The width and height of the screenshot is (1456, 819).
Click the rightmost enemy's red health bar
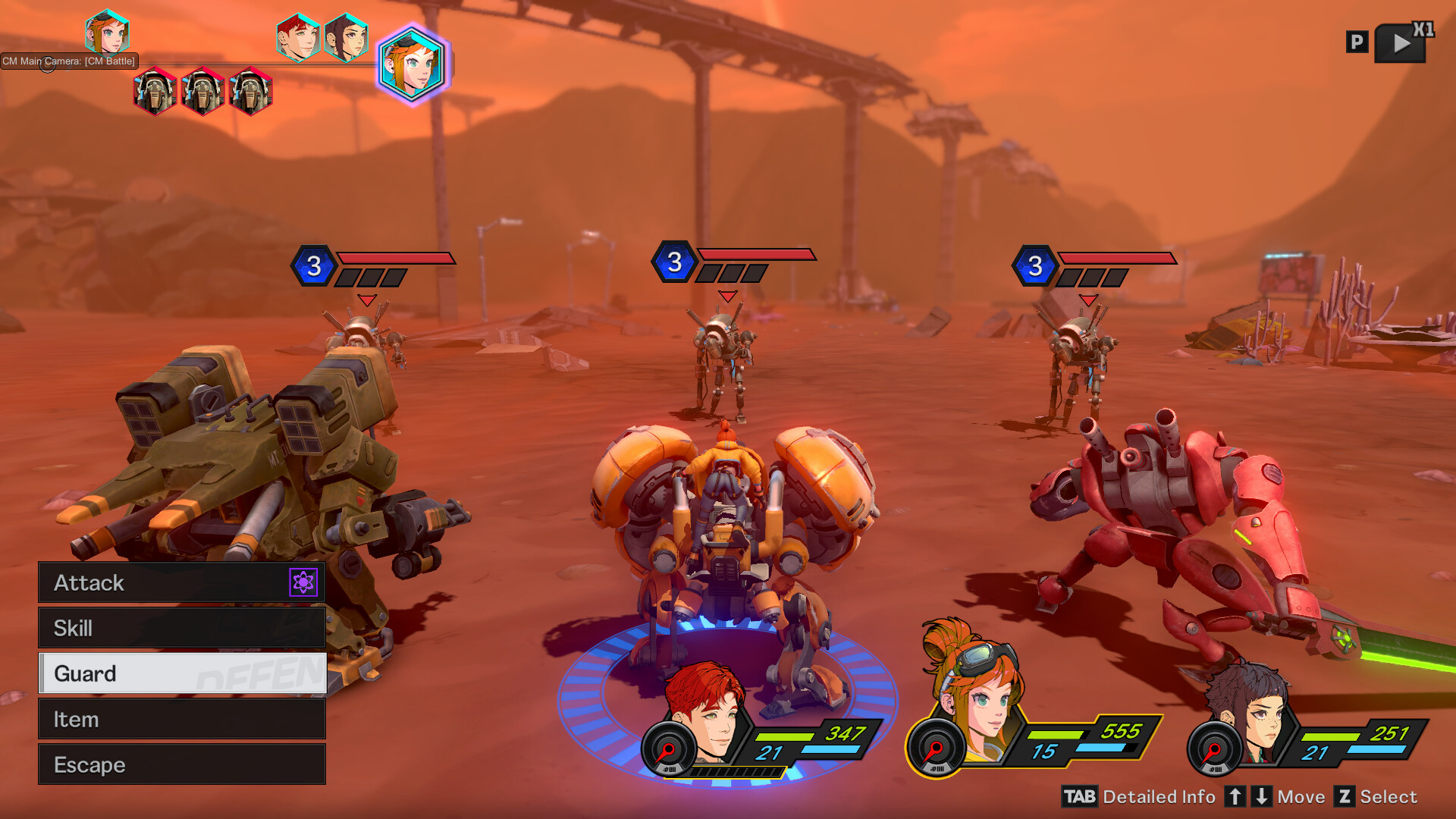tap(1119, 258)
